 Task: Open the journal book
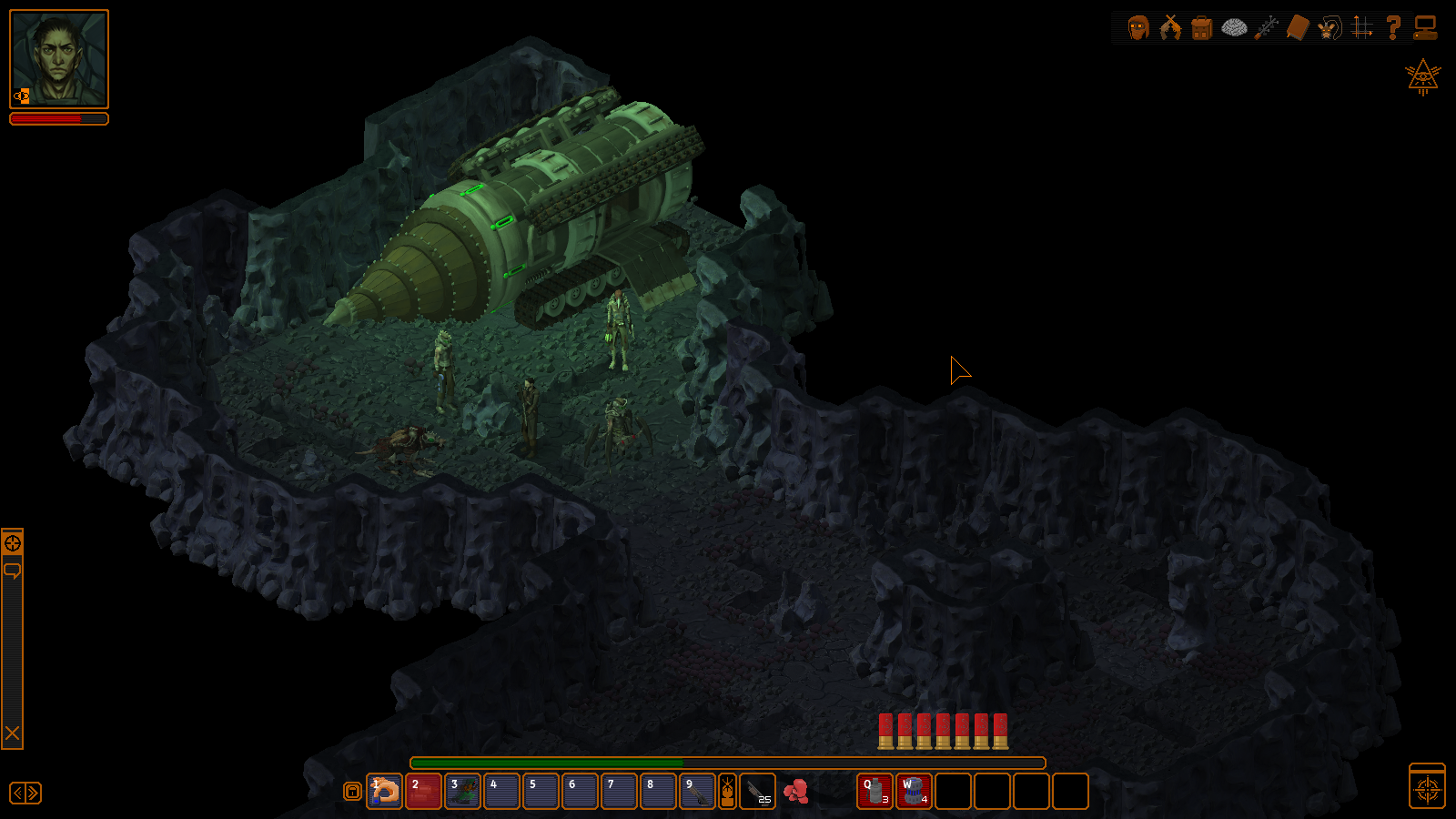point(1298,28)
